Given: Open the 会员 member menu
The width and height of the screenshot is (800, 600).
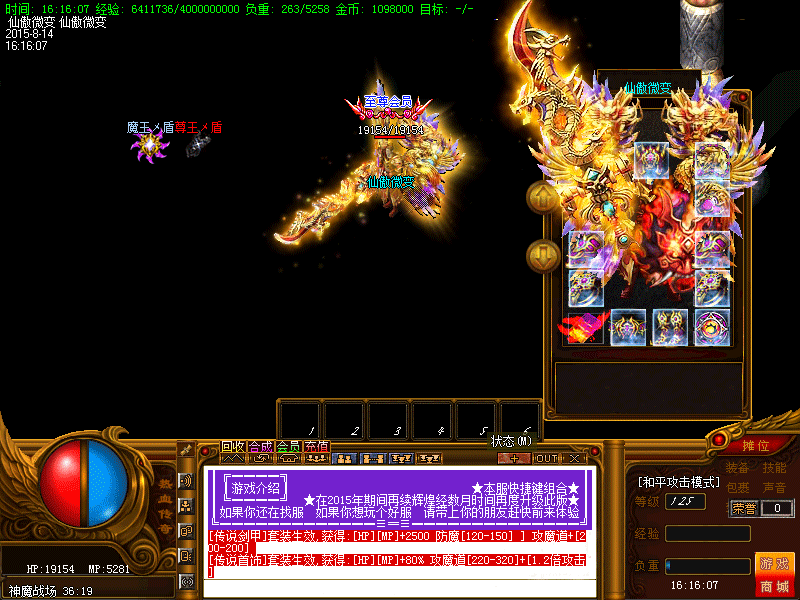Looking at the screenshot, I should point(288,446).
